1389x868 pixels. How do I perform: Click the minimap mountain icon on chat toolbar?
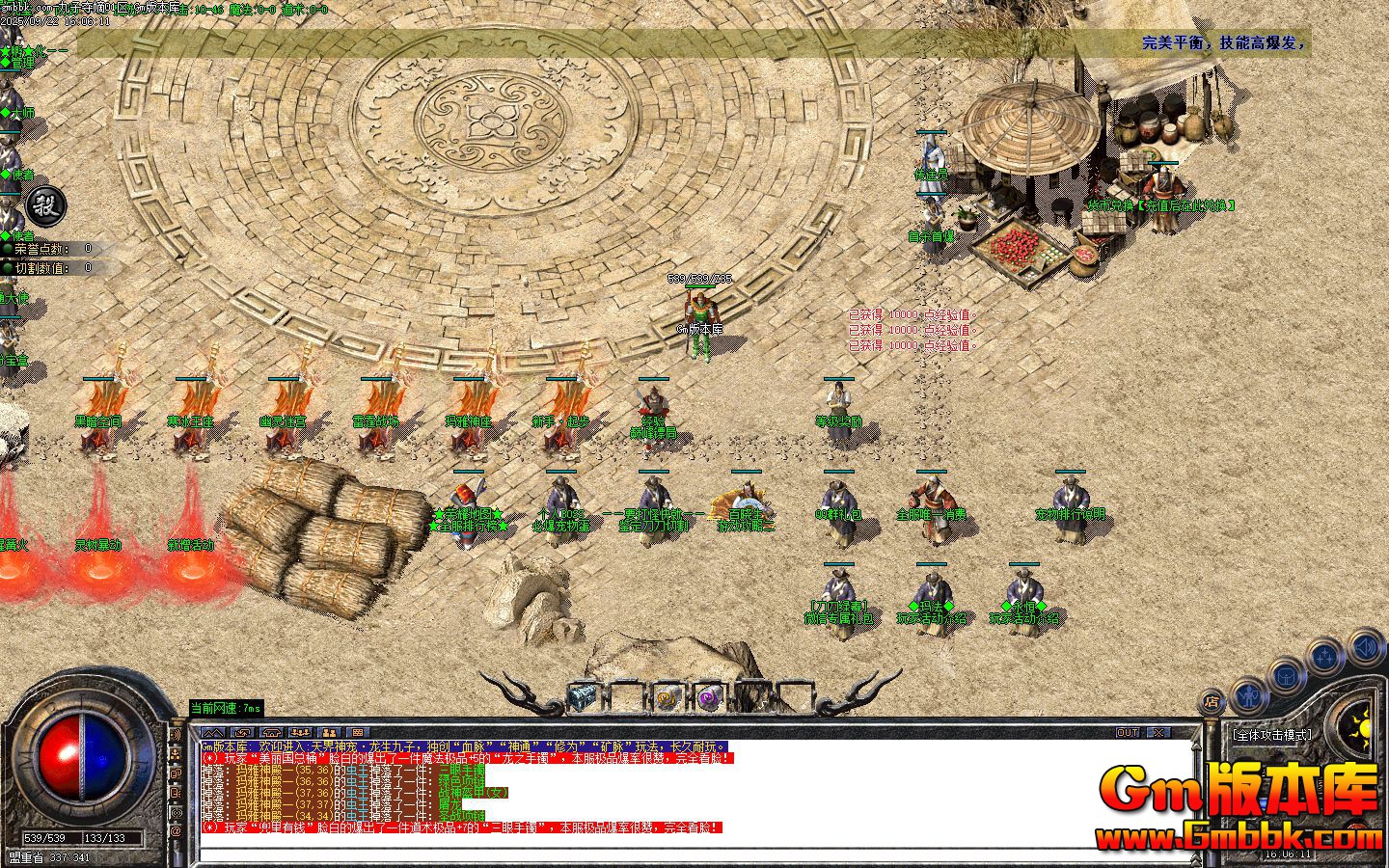pyautogui.click(x=211, y=732)
